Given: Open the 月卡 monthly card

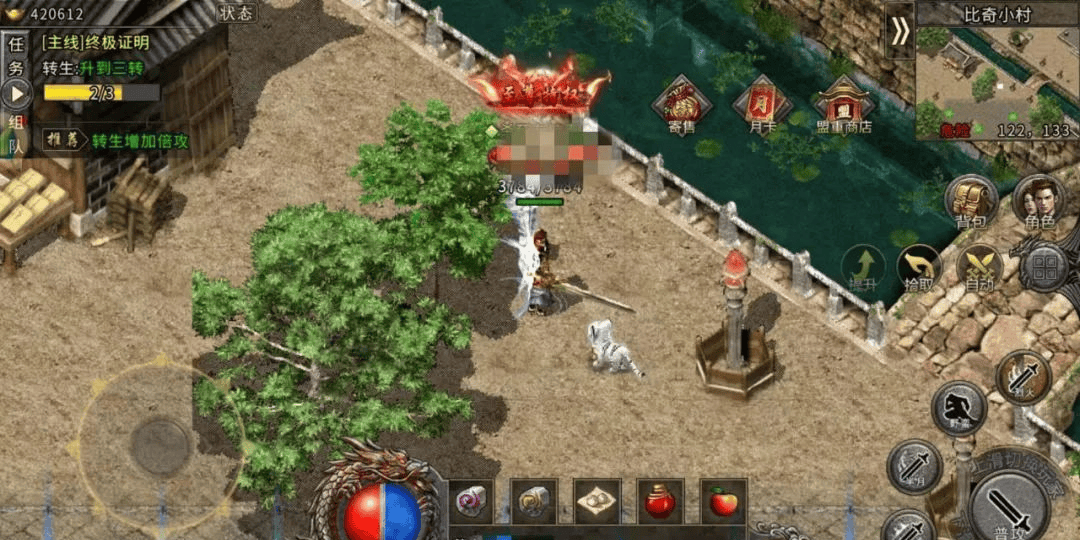Looking at the screenshot, I should [x=762, y=106].
